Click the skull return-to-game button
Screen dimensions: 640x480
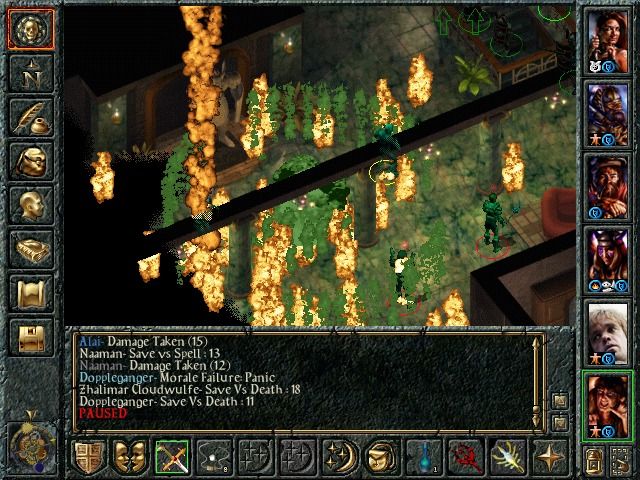pos(29,31)
